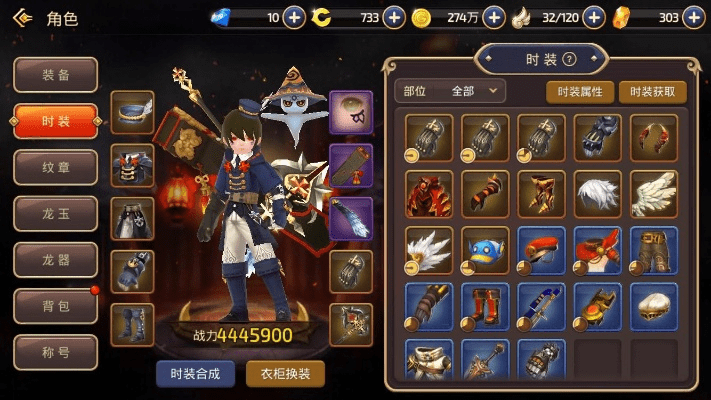Switch to the 称号 title tab

pyautogui.click(x=55, y=352)
